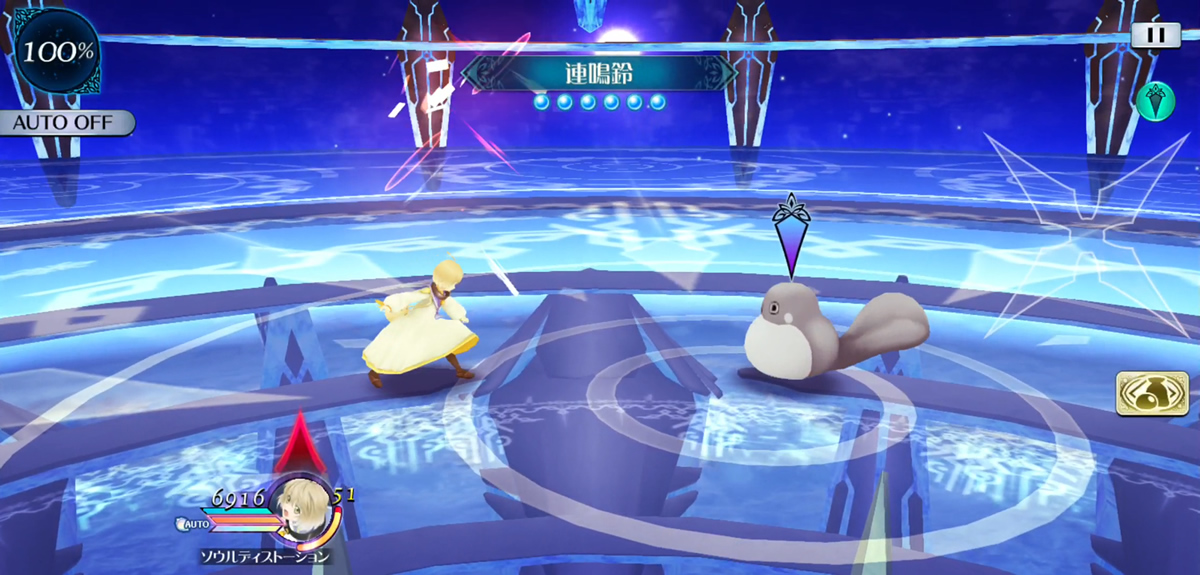Image resolution: width=1200 pixels, height=575 pixels.
Task: Pause the battle with the pause button
Action: [x=1155, y=35]
